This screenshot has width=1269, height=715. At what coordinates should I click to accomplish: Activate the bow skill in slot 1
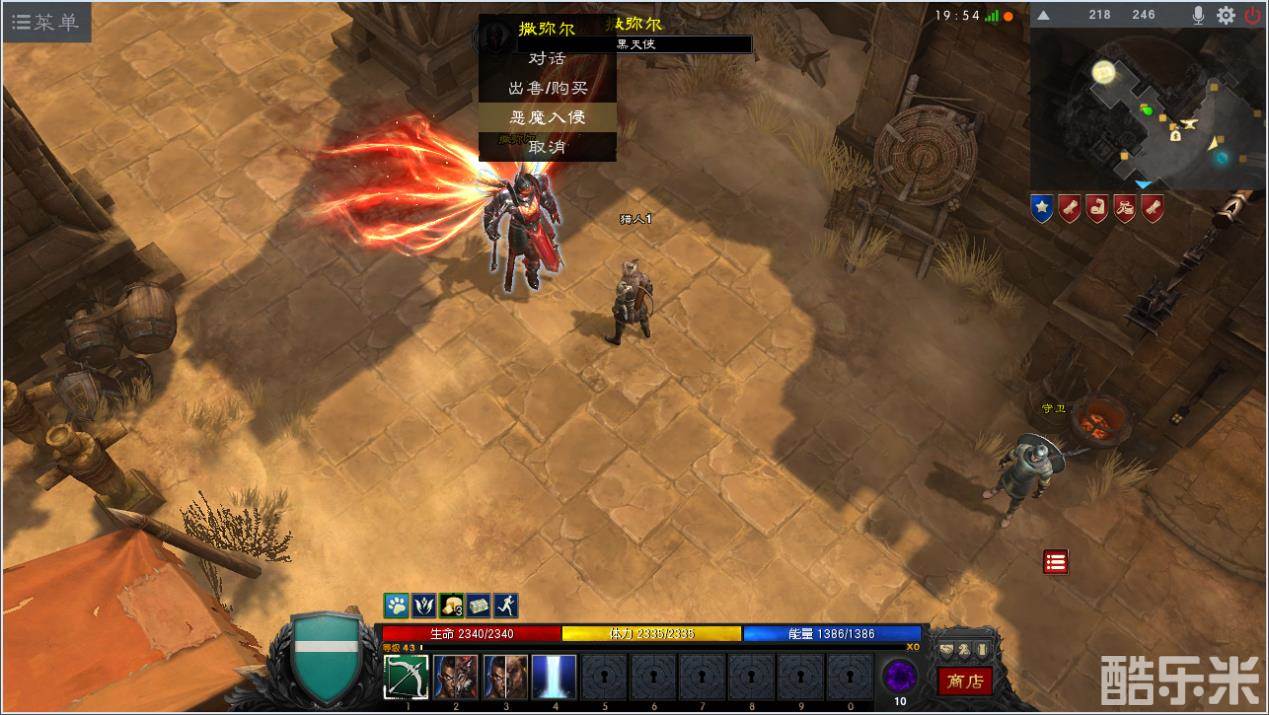[x=406, y=677]
